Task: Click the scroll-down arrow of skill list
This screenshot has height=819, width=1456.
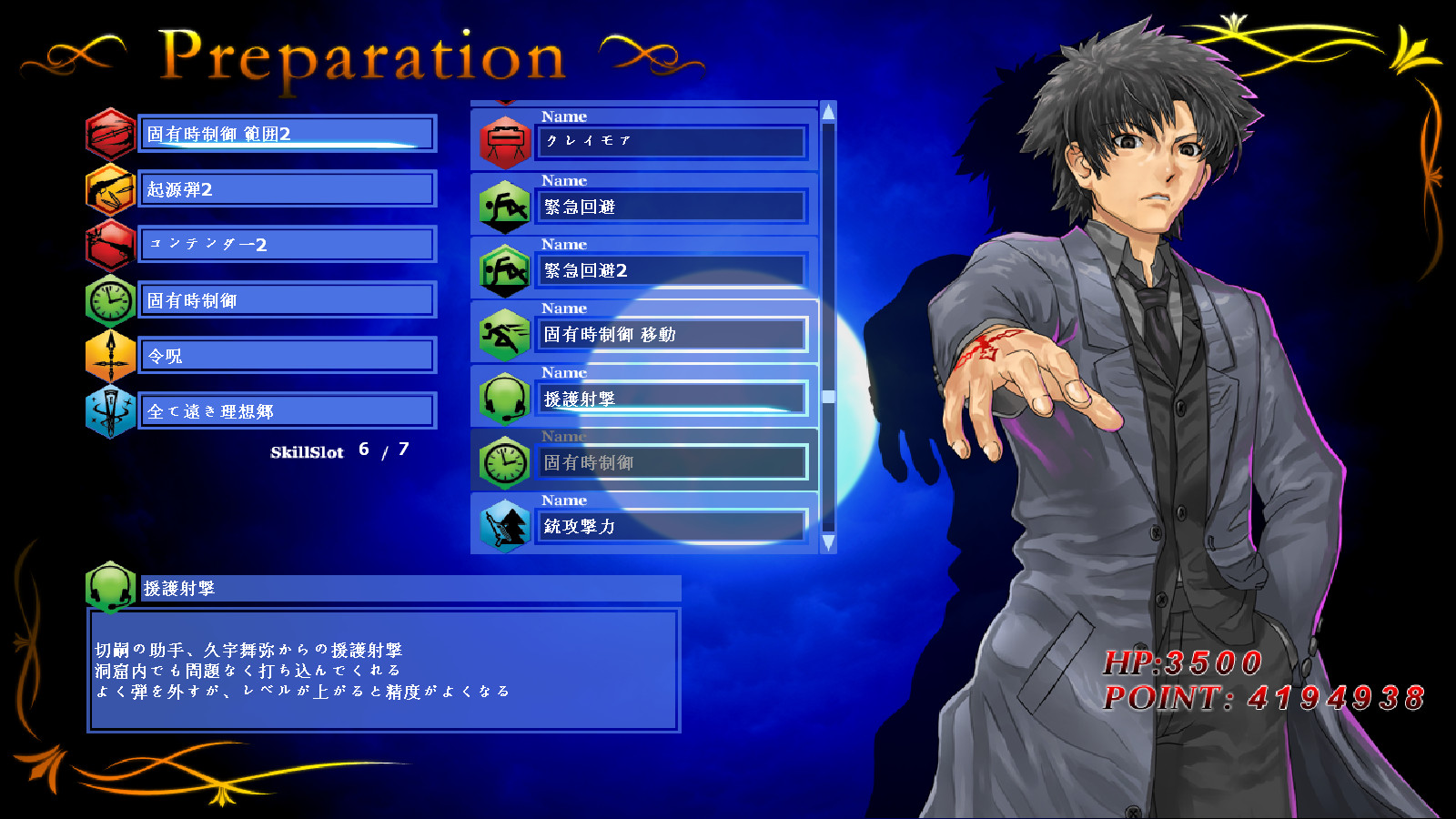Action: pyautogui.click(x=828, y=542)
